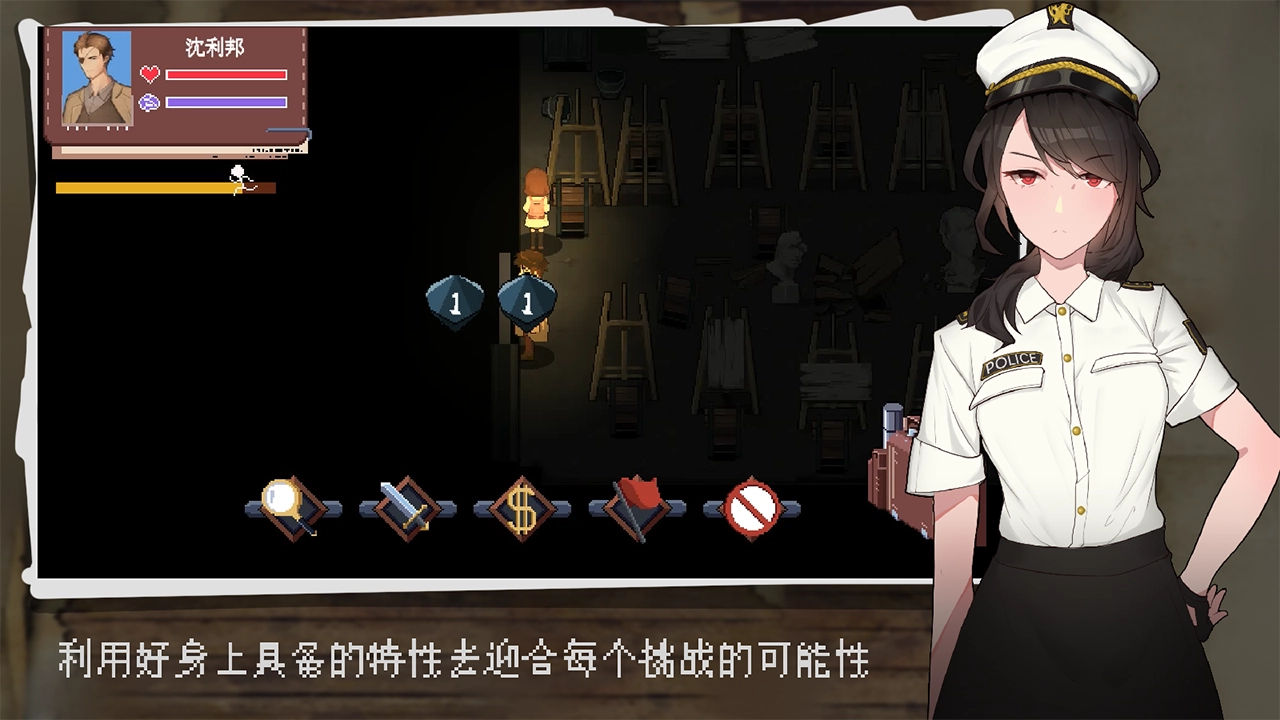
Task: Click the police officer portrait on the right
Action: (x=1060, y=300)
